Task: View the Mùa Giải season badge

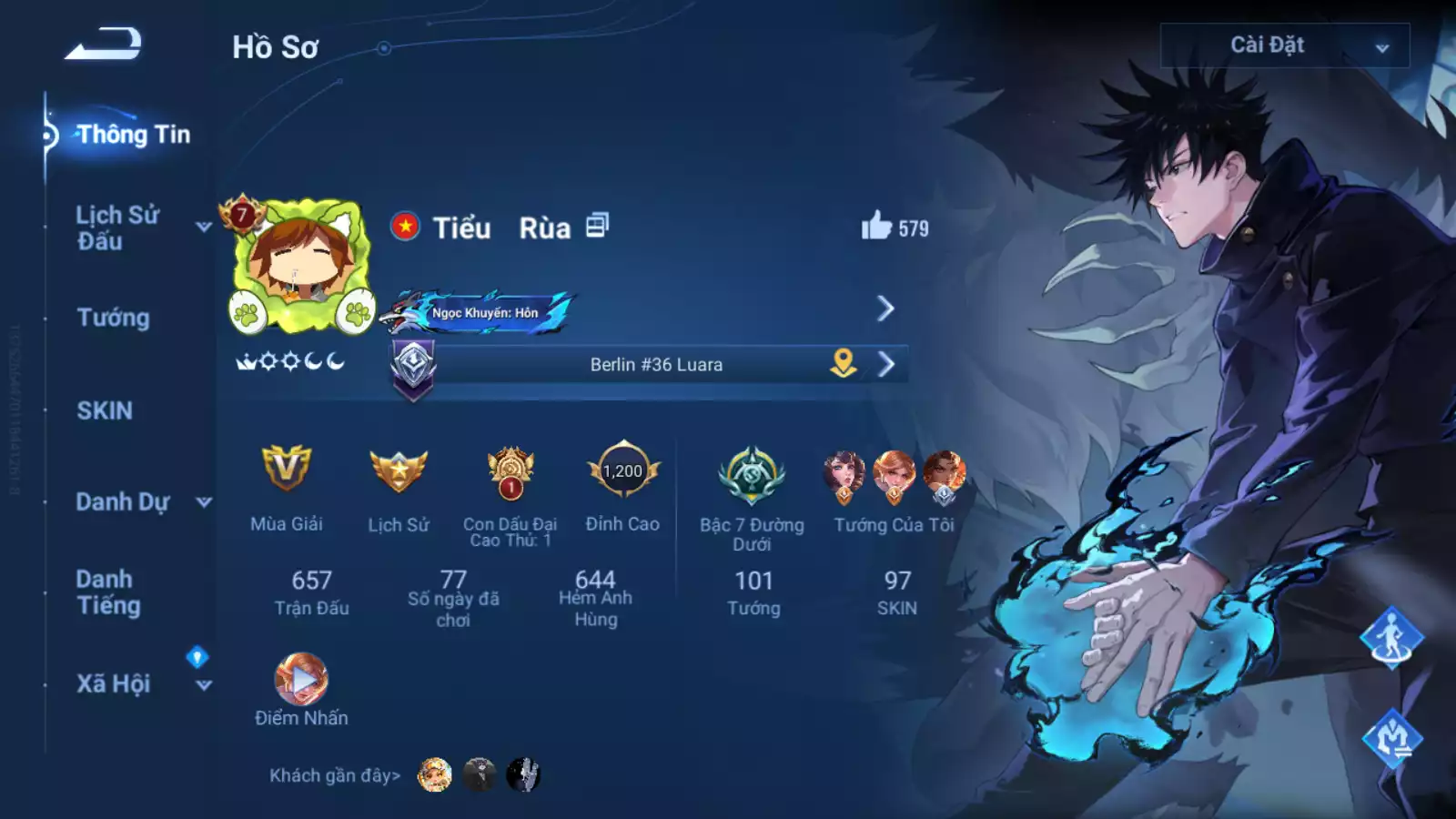Action: point(287,470)
